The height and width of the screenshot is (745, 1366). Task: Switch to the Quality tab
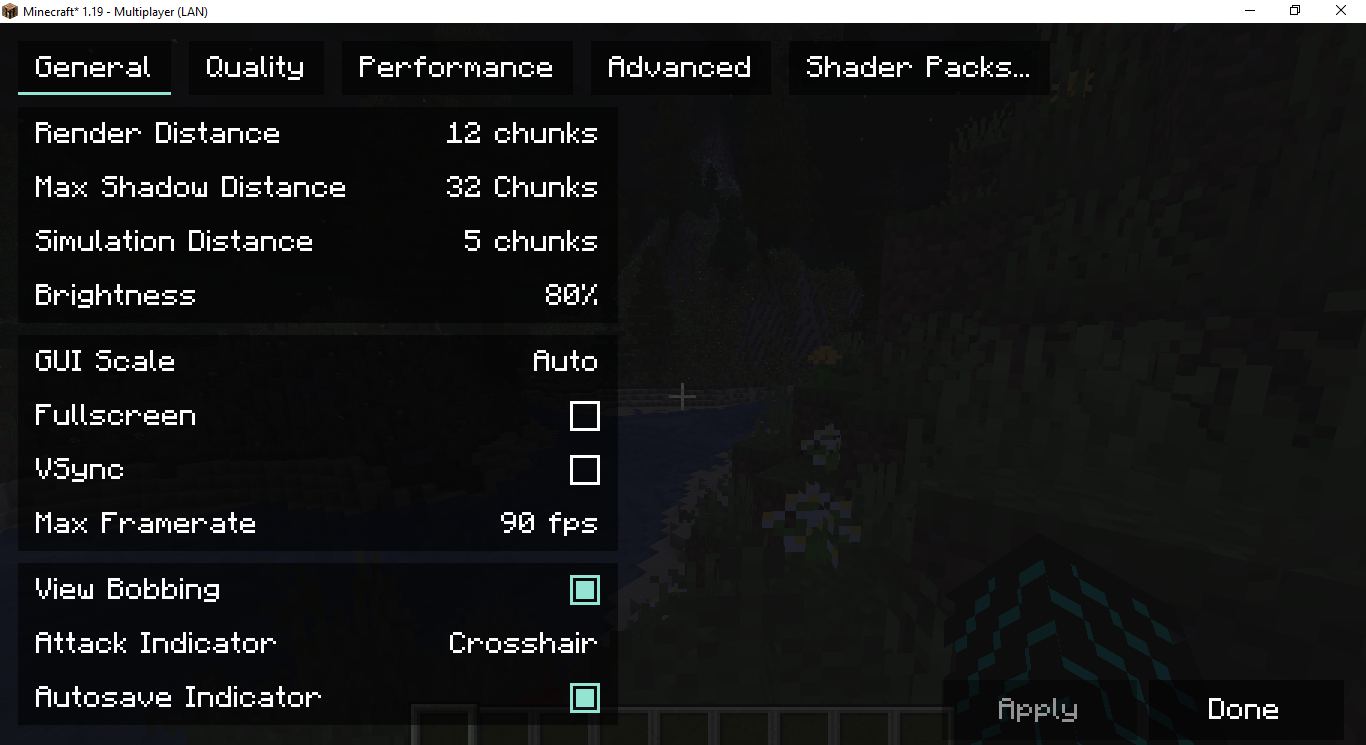pyautogui.click(x=255, y=67)
